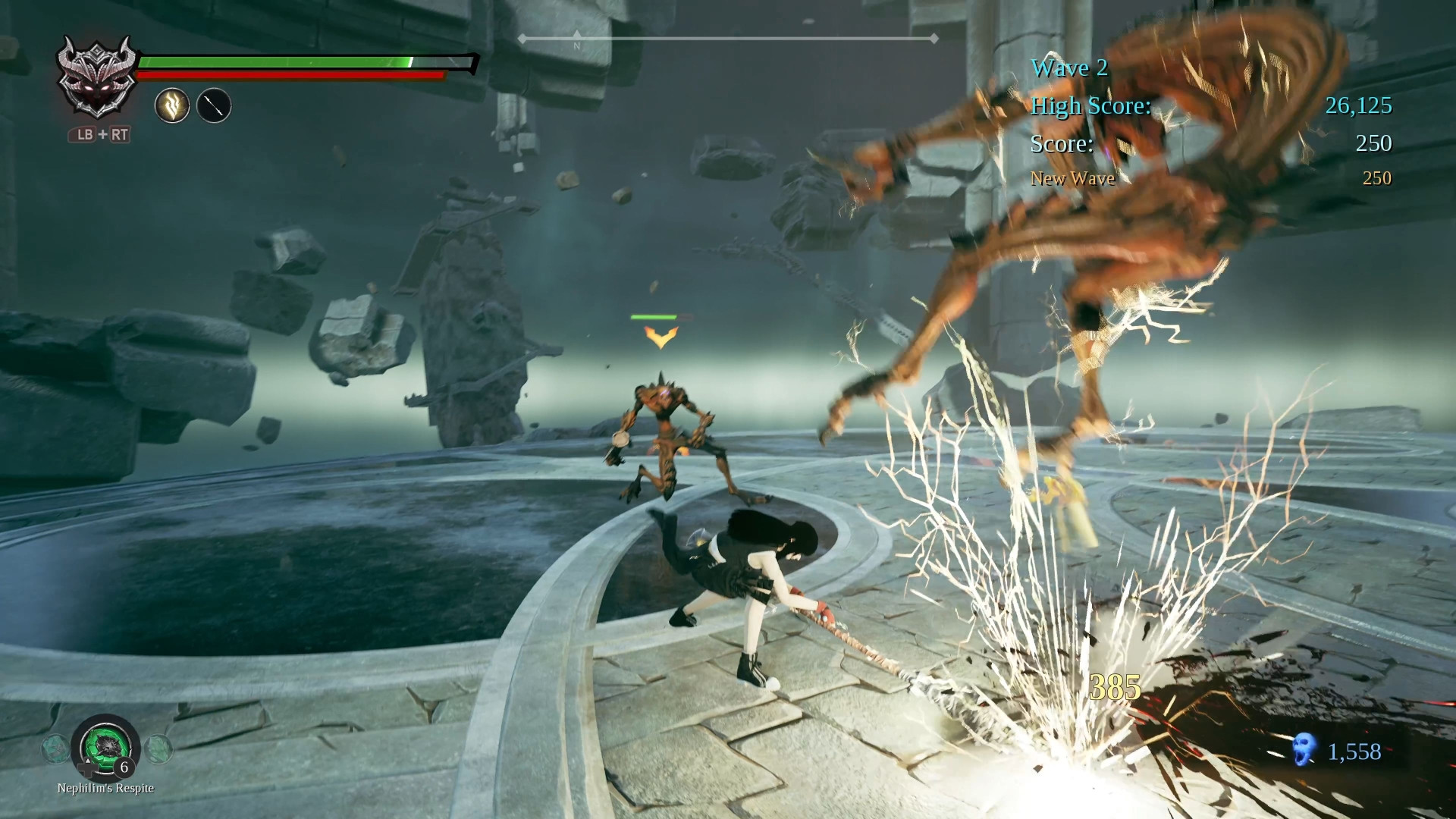The image size is (1456, 819).
Task: Click Fury's green health bar
Action: (273, 61)
